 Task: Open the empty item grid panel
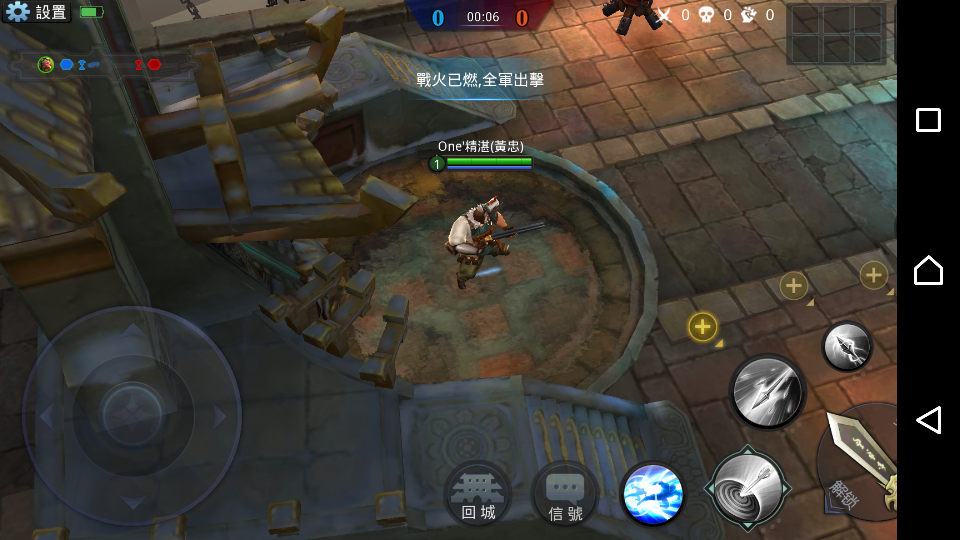(836, 34)
